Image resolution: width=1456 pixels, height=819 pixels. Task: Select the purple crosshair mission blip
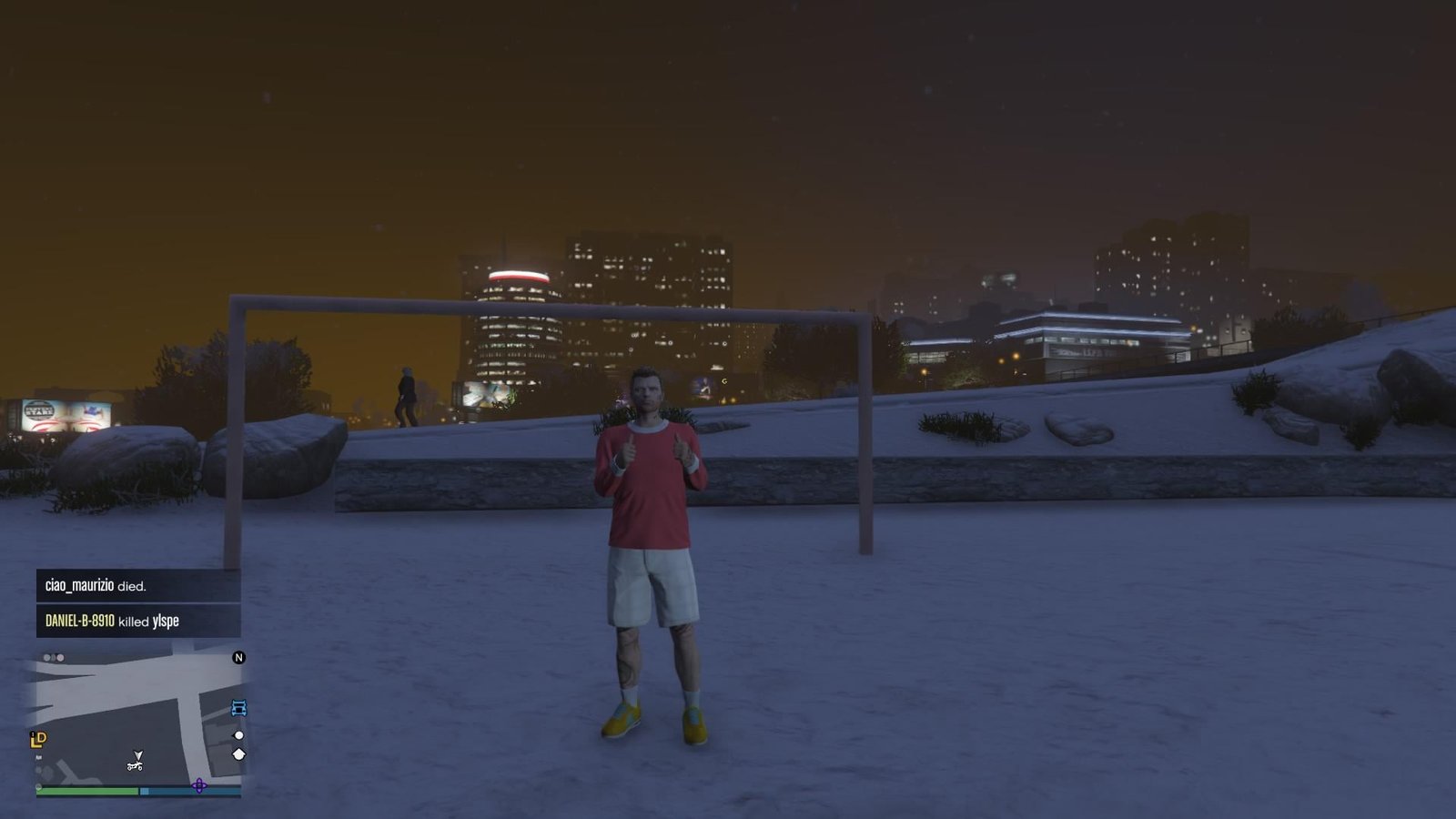(x=199, y=786)
